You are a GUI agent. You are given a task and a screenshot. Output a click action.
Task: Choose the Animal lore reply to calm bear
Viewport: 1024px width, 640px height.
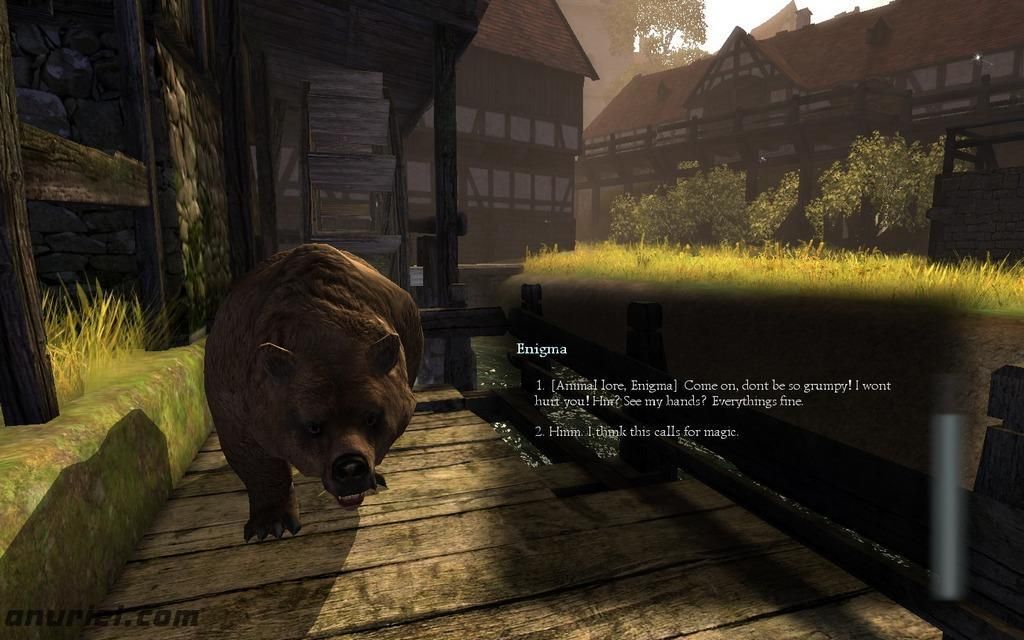[712, 392]
